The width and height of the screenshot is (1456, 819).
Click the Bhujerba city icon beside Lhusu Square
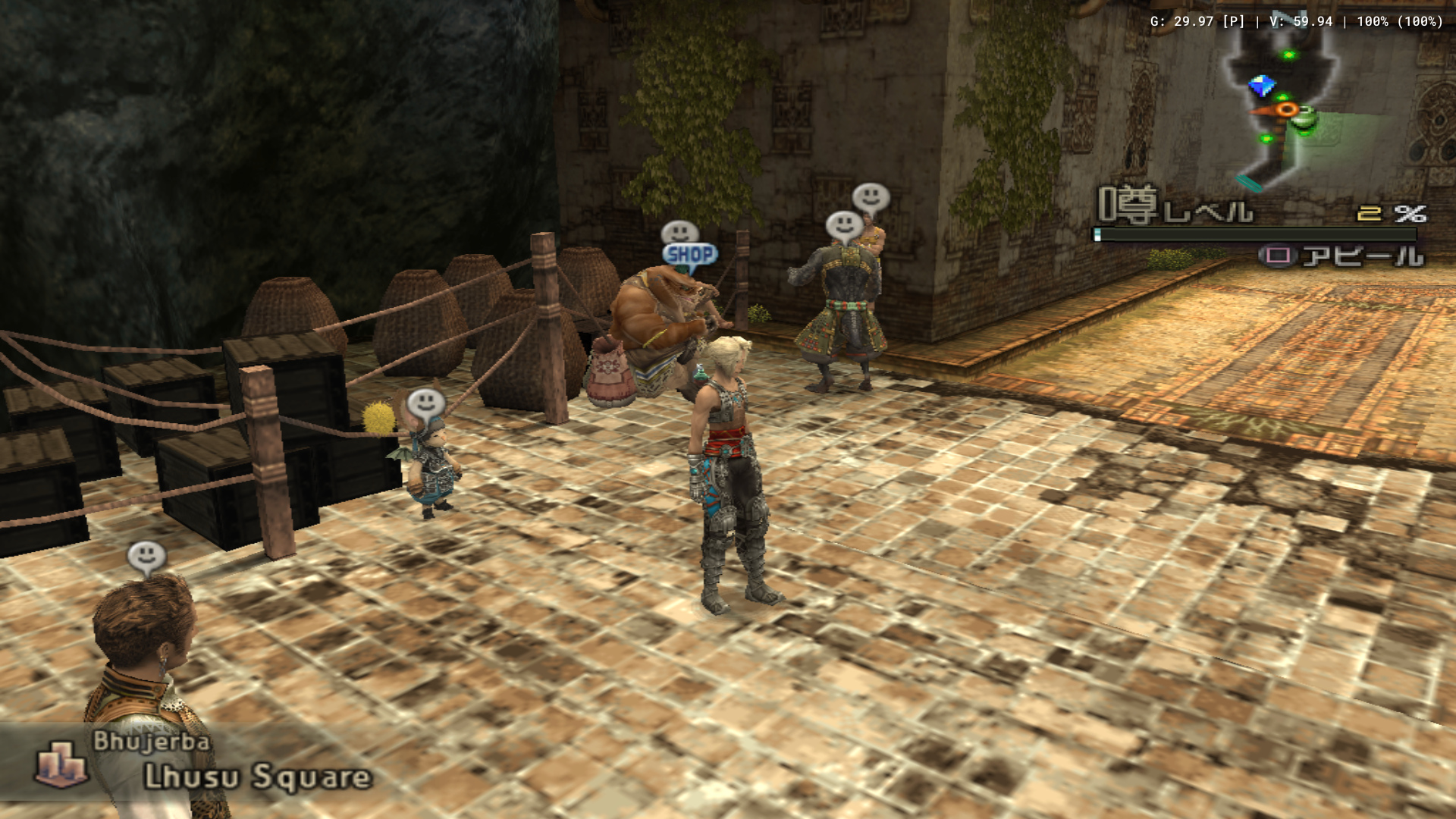tap(61, 762)
